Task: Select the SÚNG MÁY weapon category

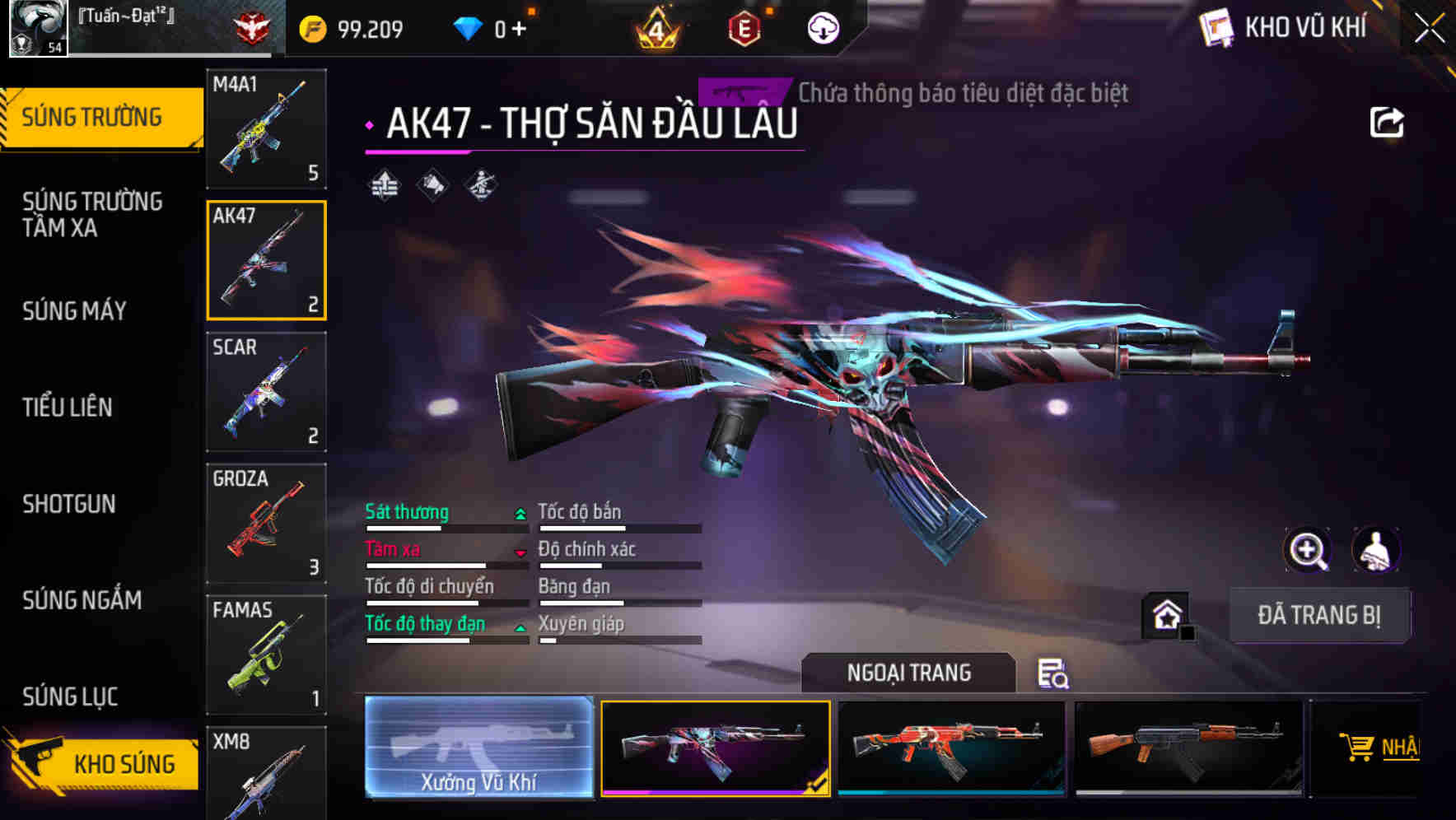Action: point(74,311)
